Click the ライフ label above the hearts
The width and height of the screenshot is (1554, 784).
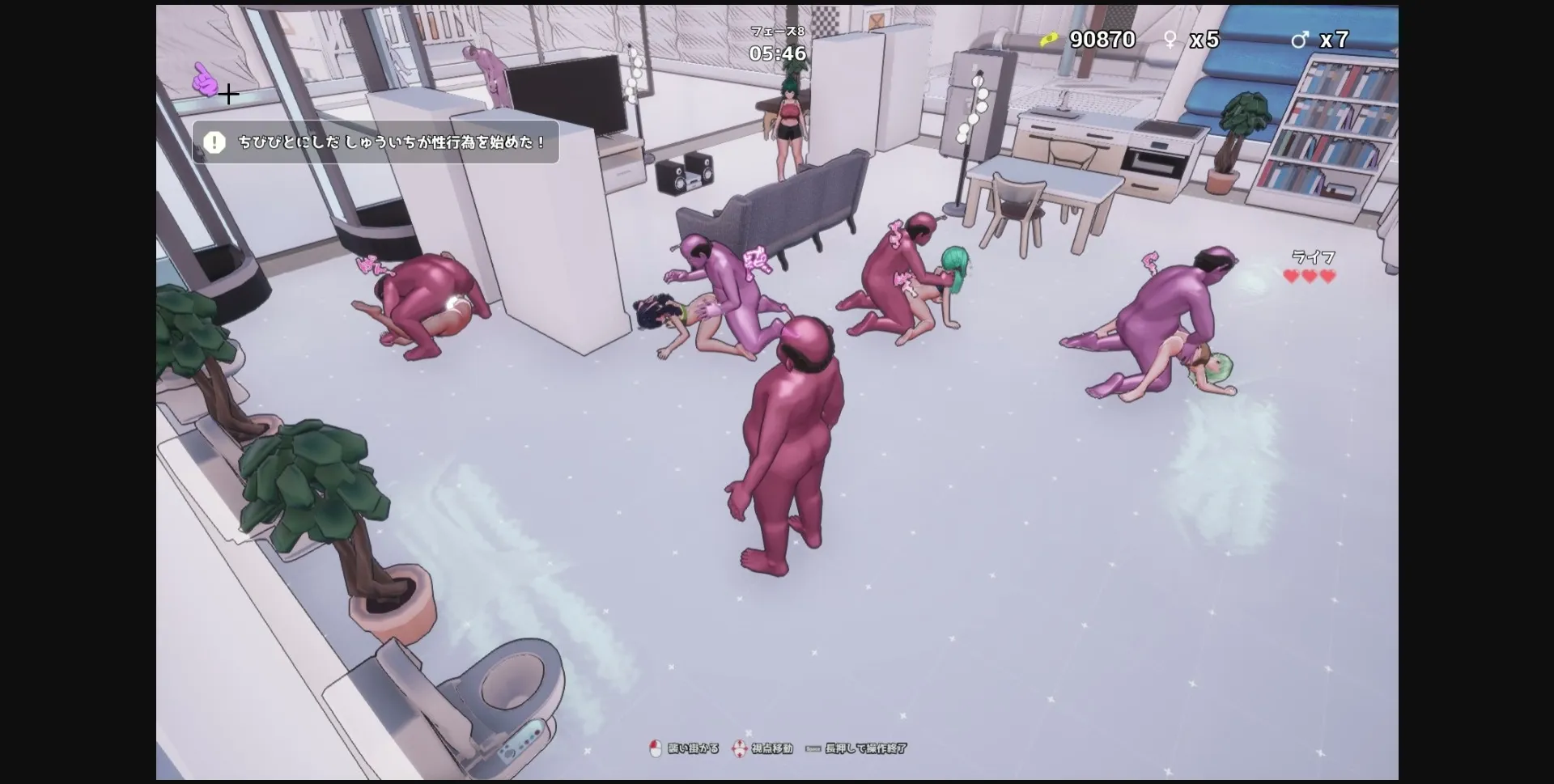[x=1313, y=256]
